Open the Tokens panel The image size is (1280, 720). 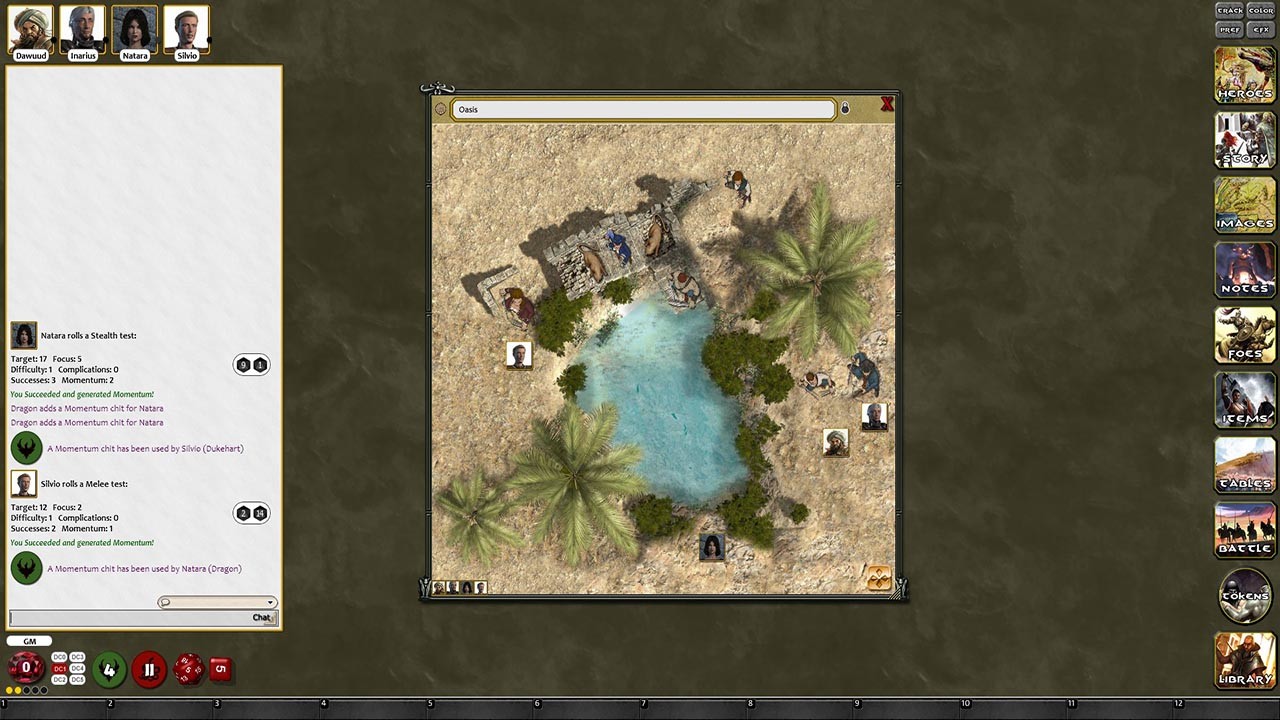pyautogui.click(x=1244, y=595)
